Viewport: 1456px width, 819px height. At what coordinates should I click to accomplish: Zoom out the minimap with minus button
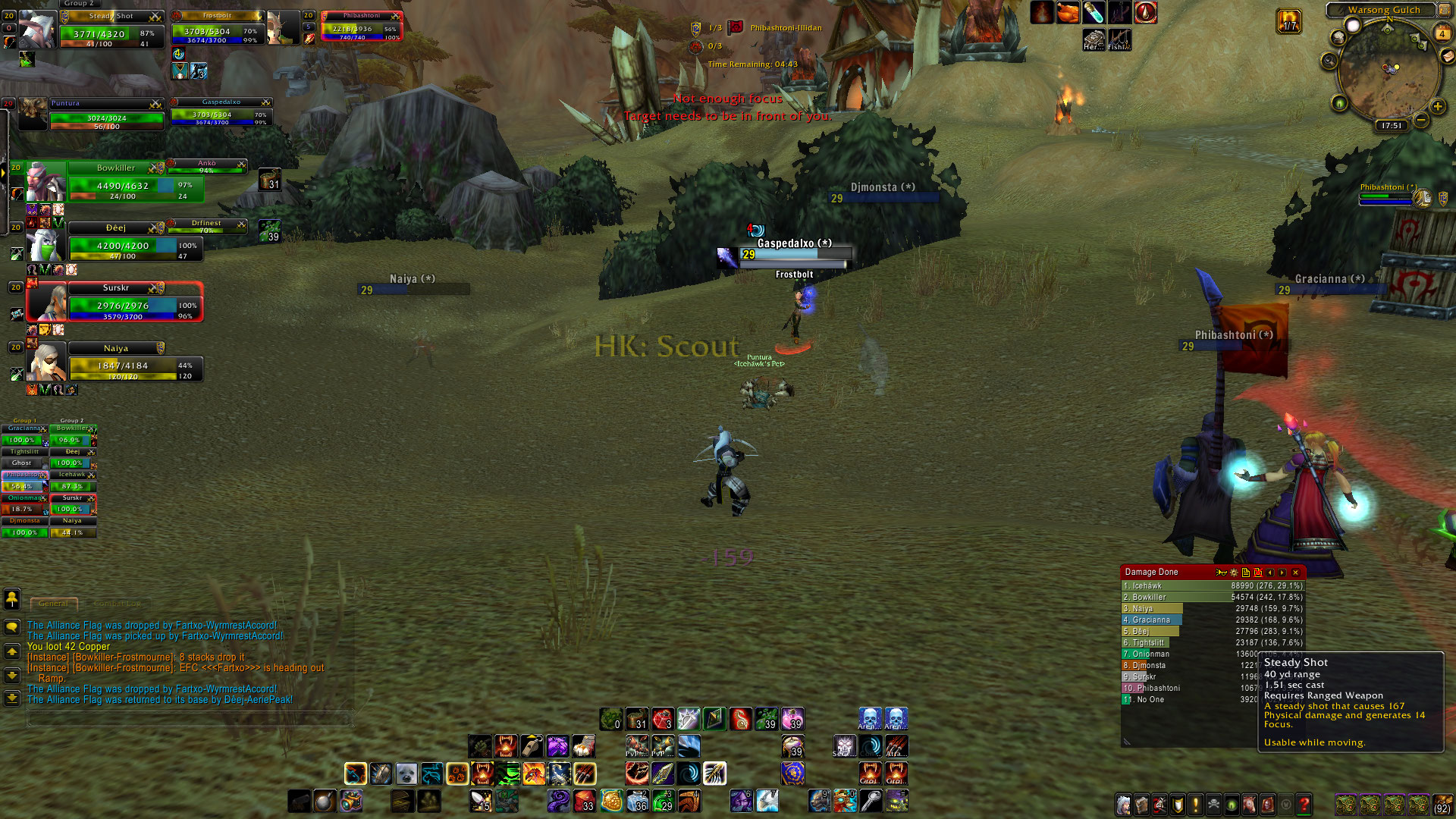[x=1421, y=120]
